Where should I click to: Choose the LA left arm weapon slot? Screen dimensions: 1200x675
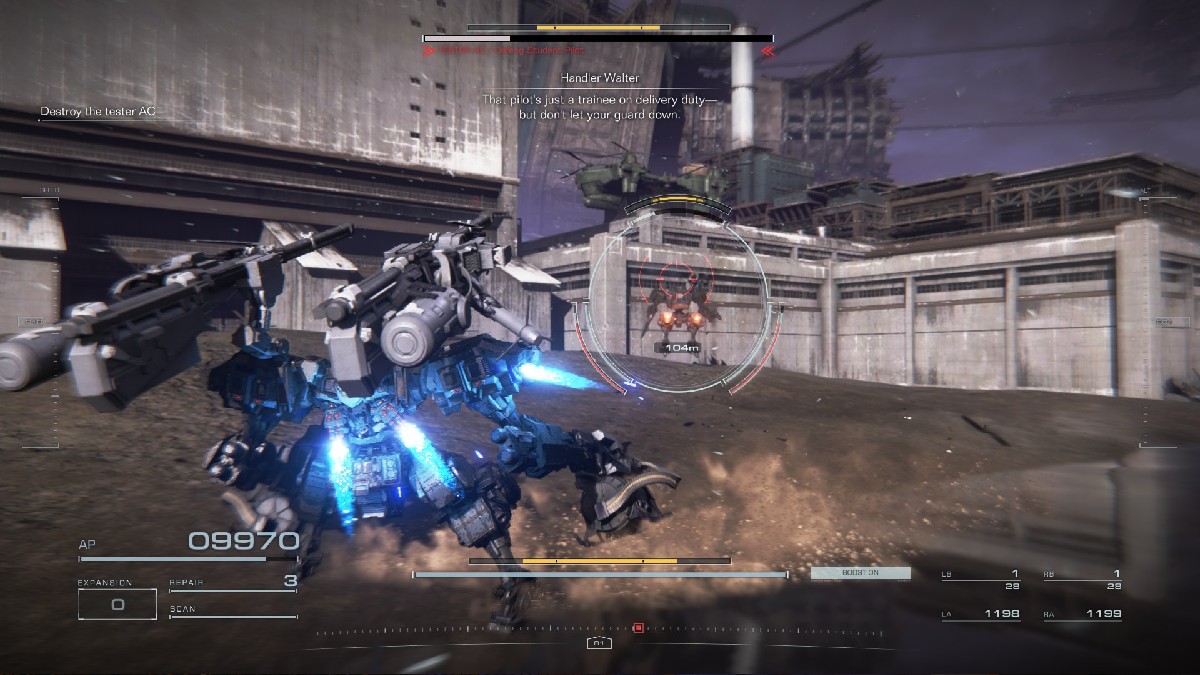[981, 614]
